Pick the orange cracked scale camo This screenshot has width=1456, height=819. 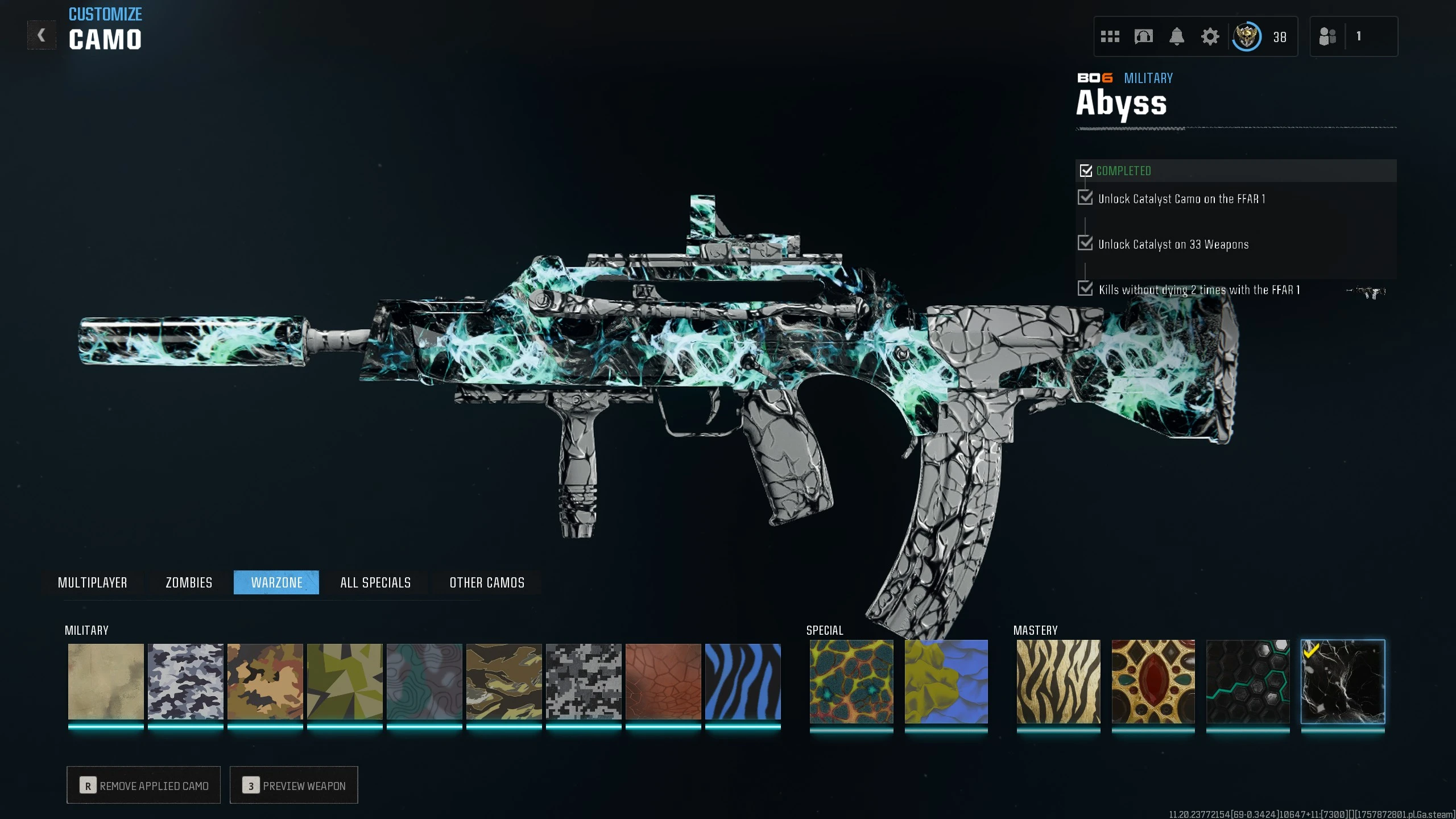(663, 681)
